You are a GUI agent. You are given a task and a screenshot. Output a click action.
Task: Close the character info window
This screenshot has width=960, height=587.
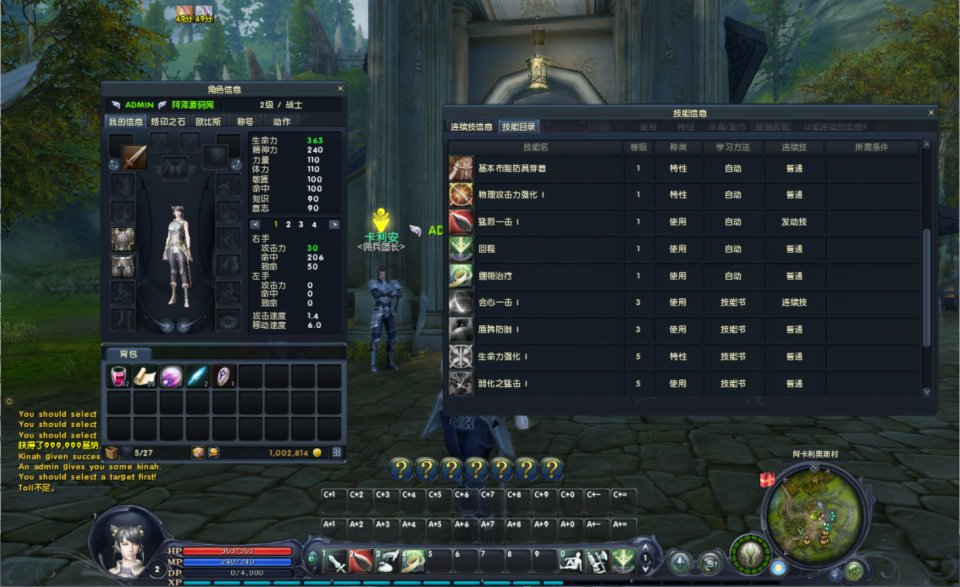coord(340,89)
